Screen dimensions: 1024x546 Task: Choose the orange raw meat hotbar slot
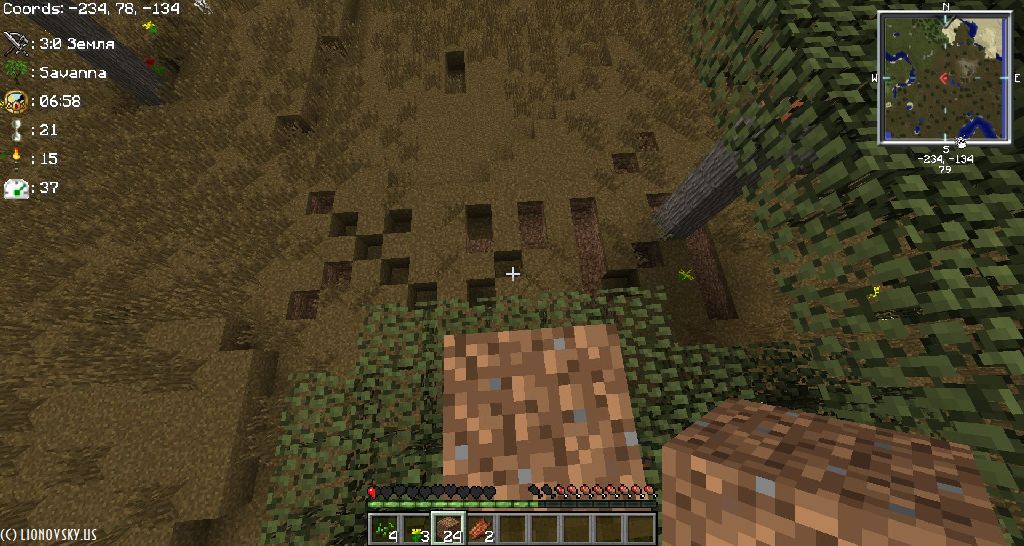tap(480, 527)
